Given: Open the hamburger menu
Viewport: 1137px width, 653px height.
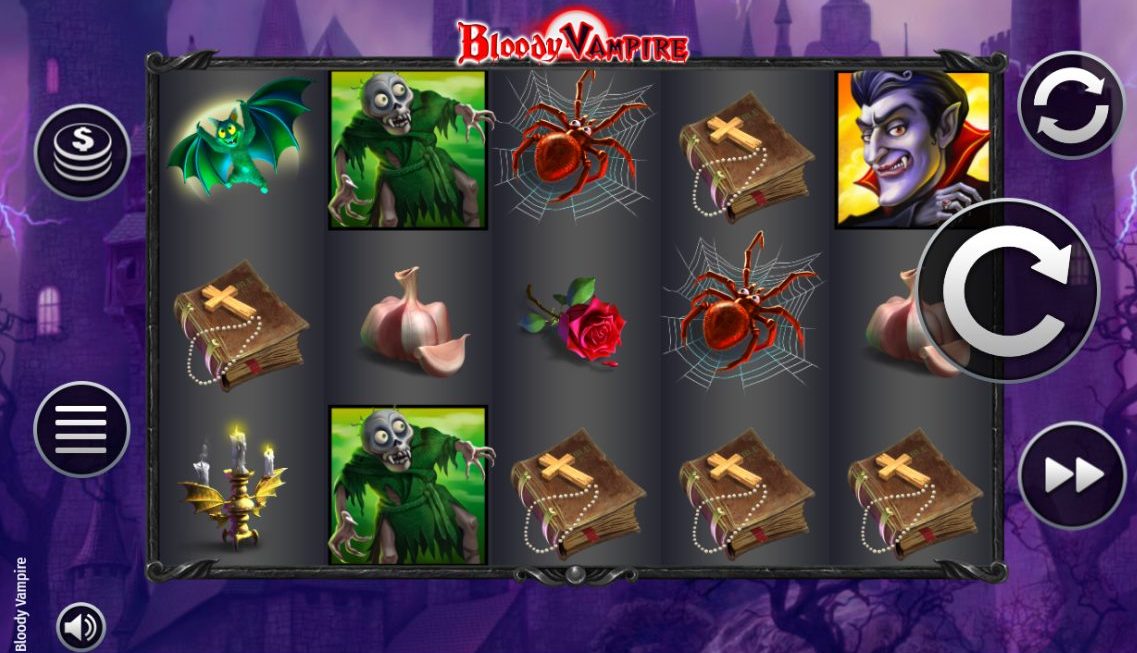Looking at the screenshot, I should click(82, 429).
